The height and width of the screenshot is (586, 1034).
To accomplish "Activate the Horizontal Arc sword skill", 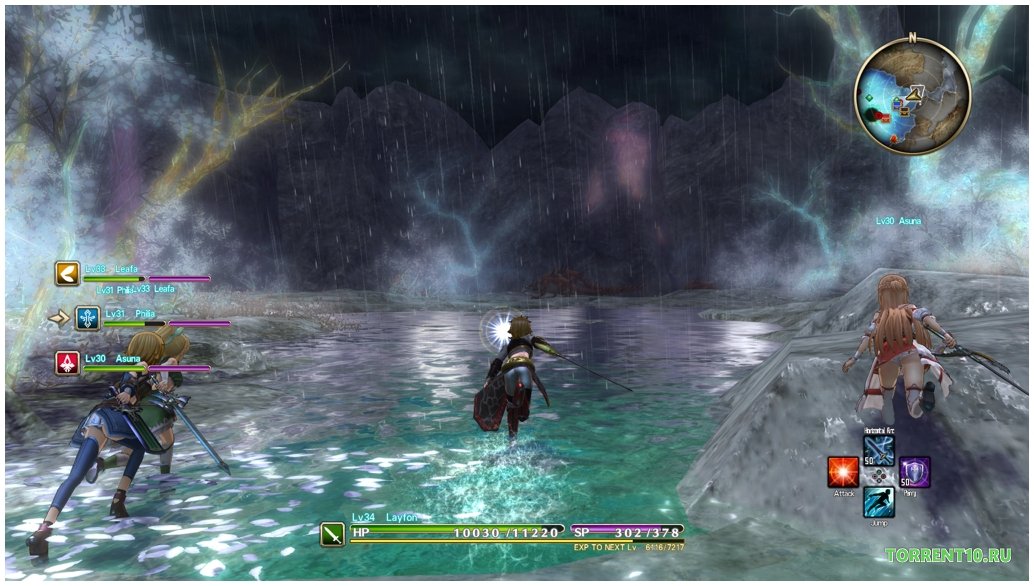I will 878,447.
